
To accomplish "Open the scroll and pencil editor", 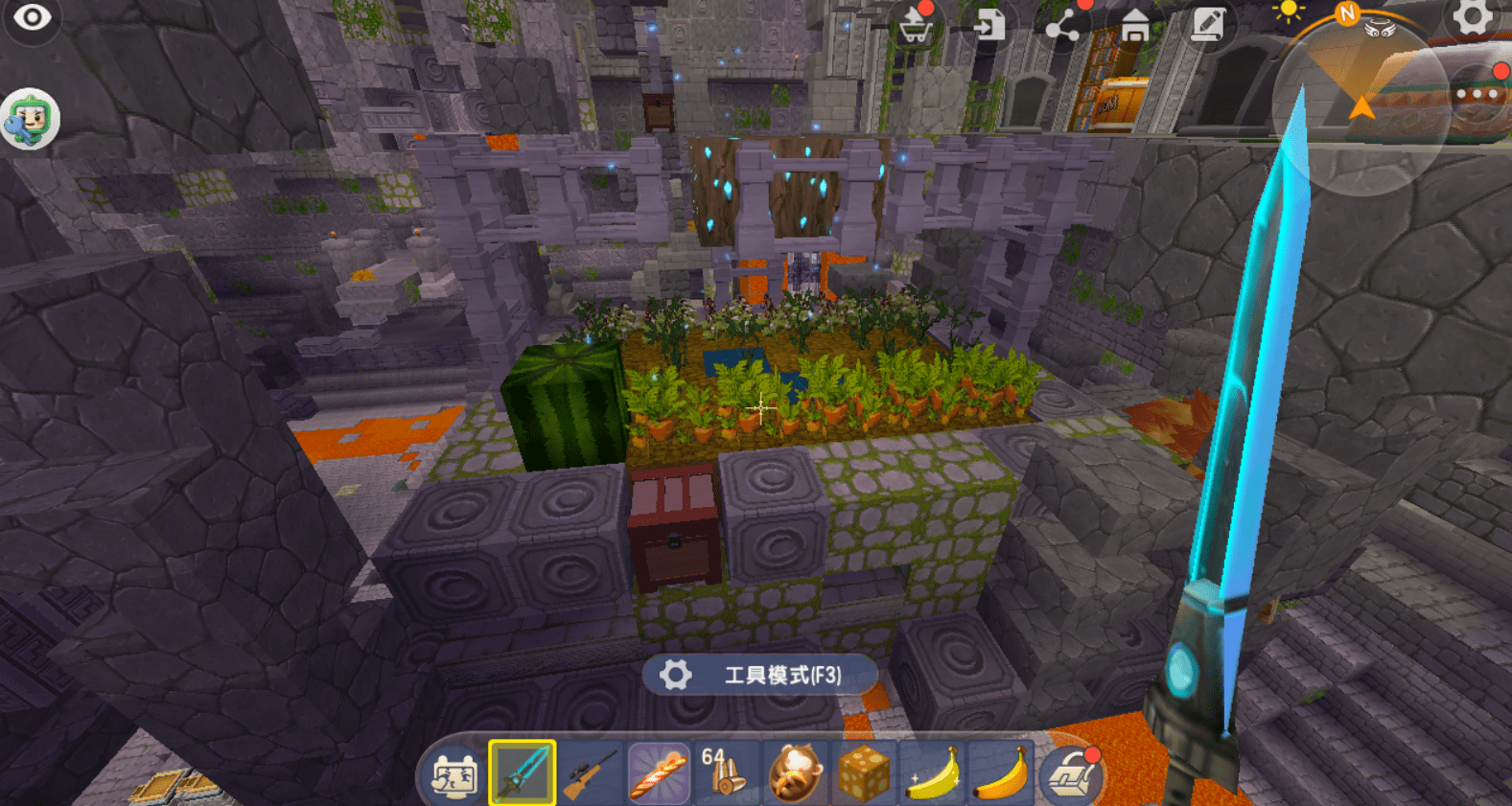I will [1208, 25].
